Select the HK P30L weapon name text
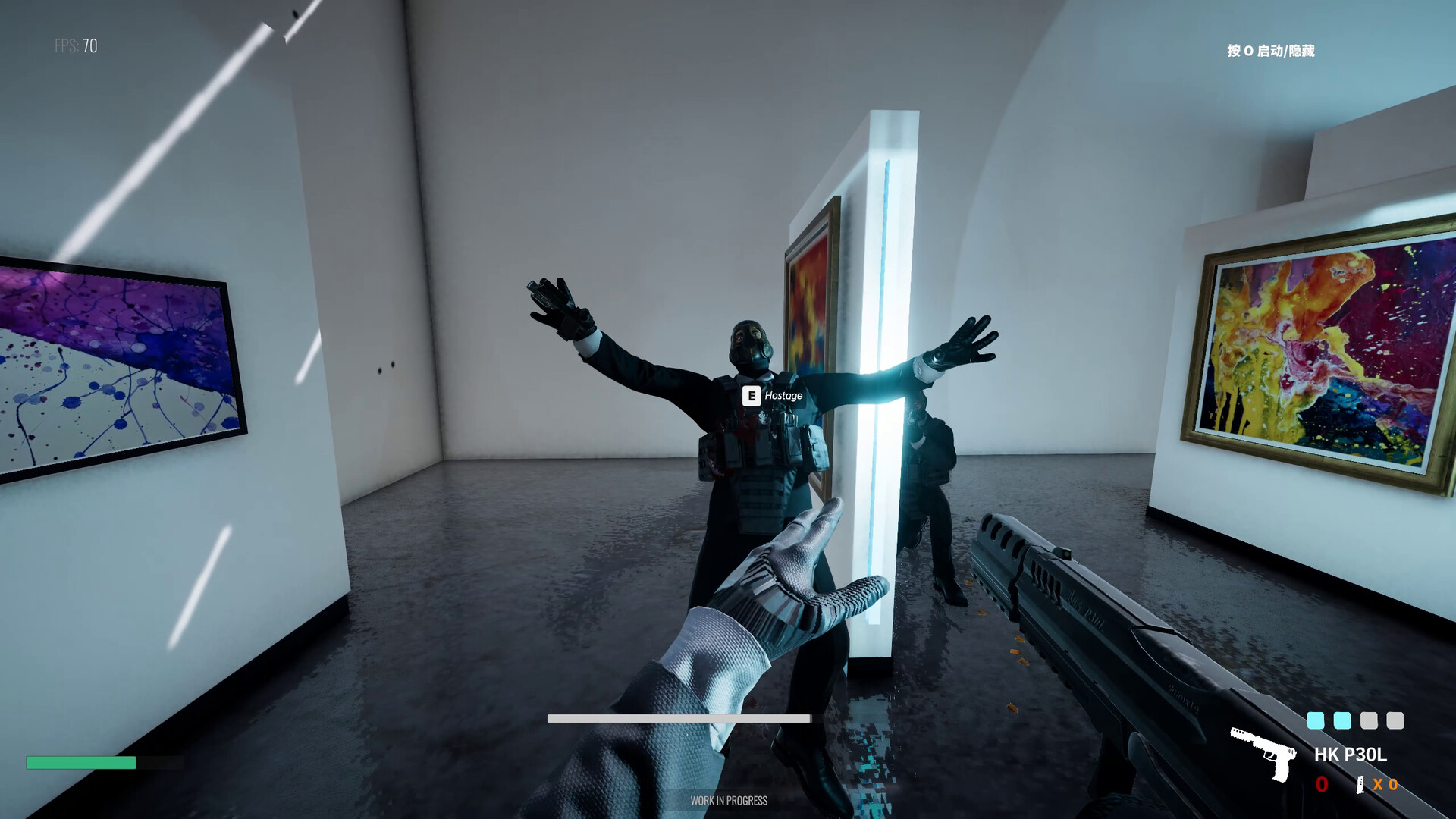The width and height of the screenshot is (1456, 819). click(1350, 755)
